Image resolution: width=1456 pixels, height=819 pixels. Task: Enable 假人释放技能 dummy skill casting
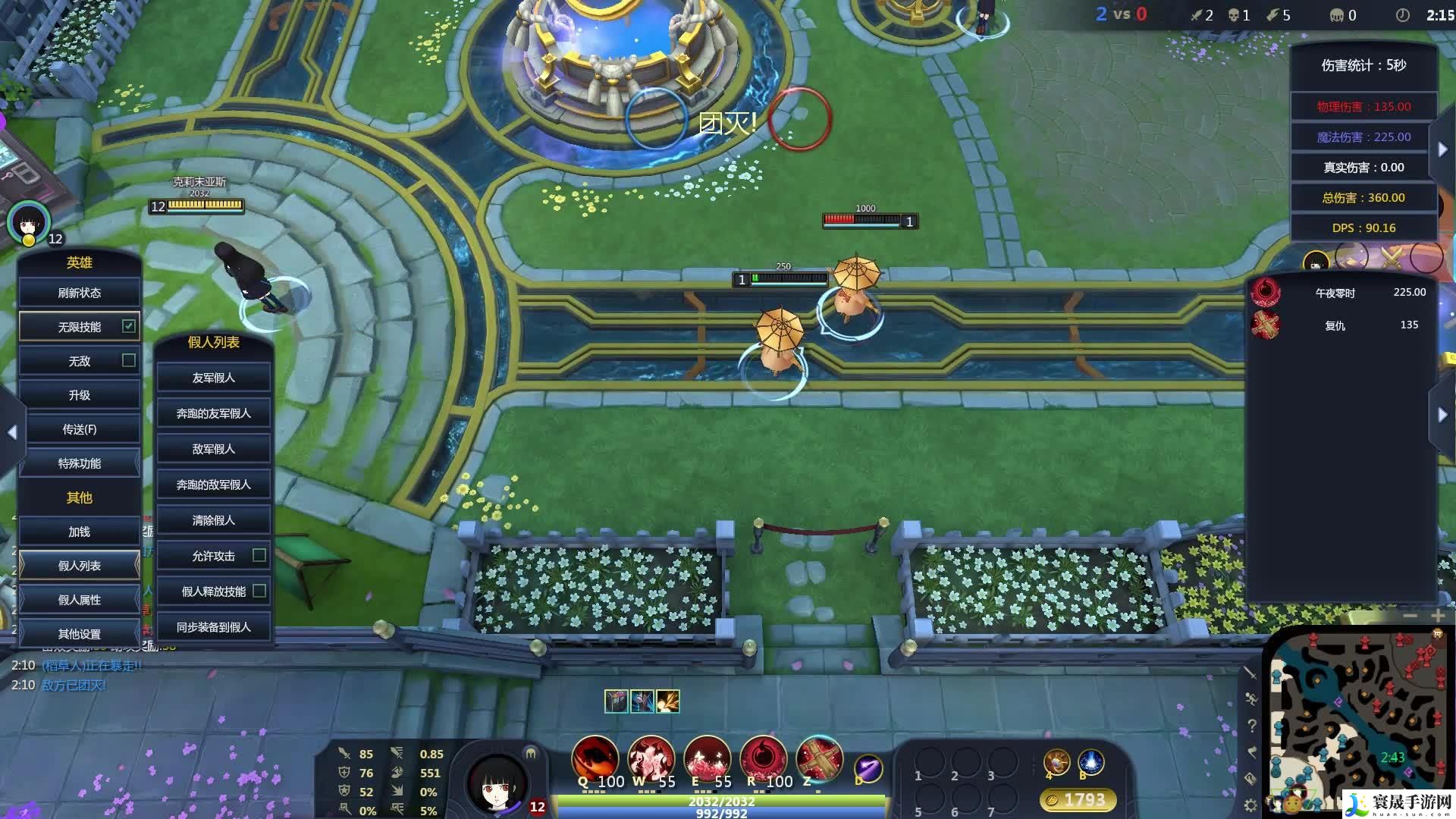[259, 591]
